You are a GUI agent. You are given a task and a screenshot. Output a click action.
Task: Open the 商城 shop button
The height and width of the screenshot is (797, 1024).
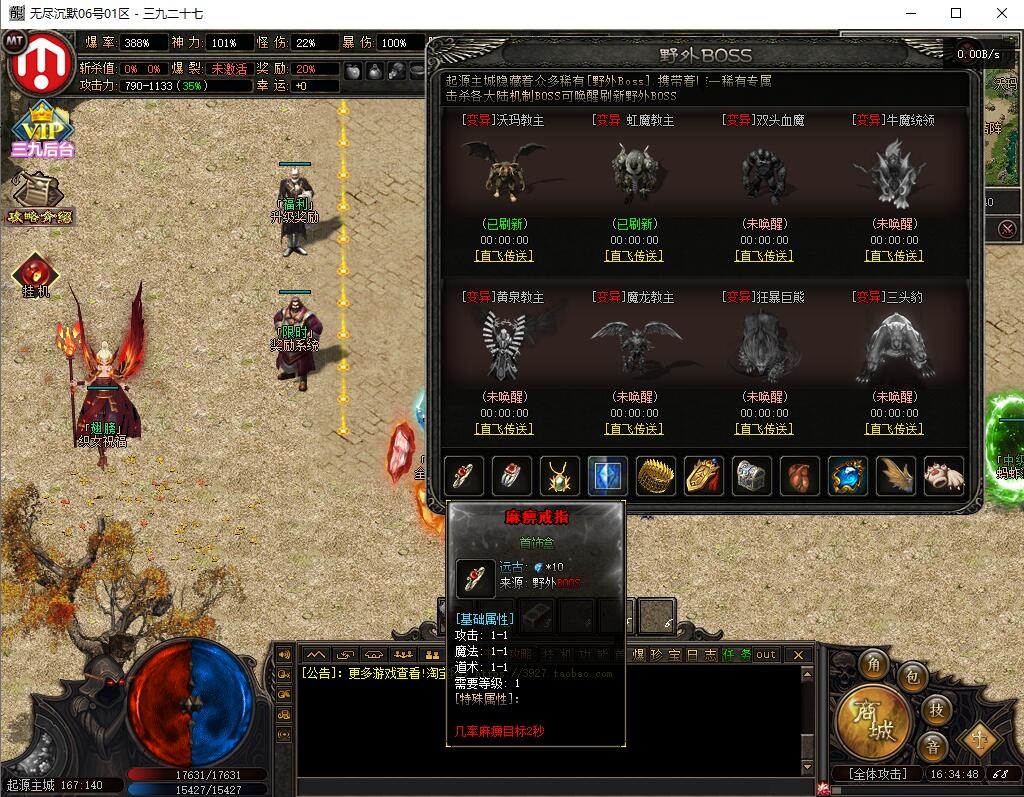[874, 719]
